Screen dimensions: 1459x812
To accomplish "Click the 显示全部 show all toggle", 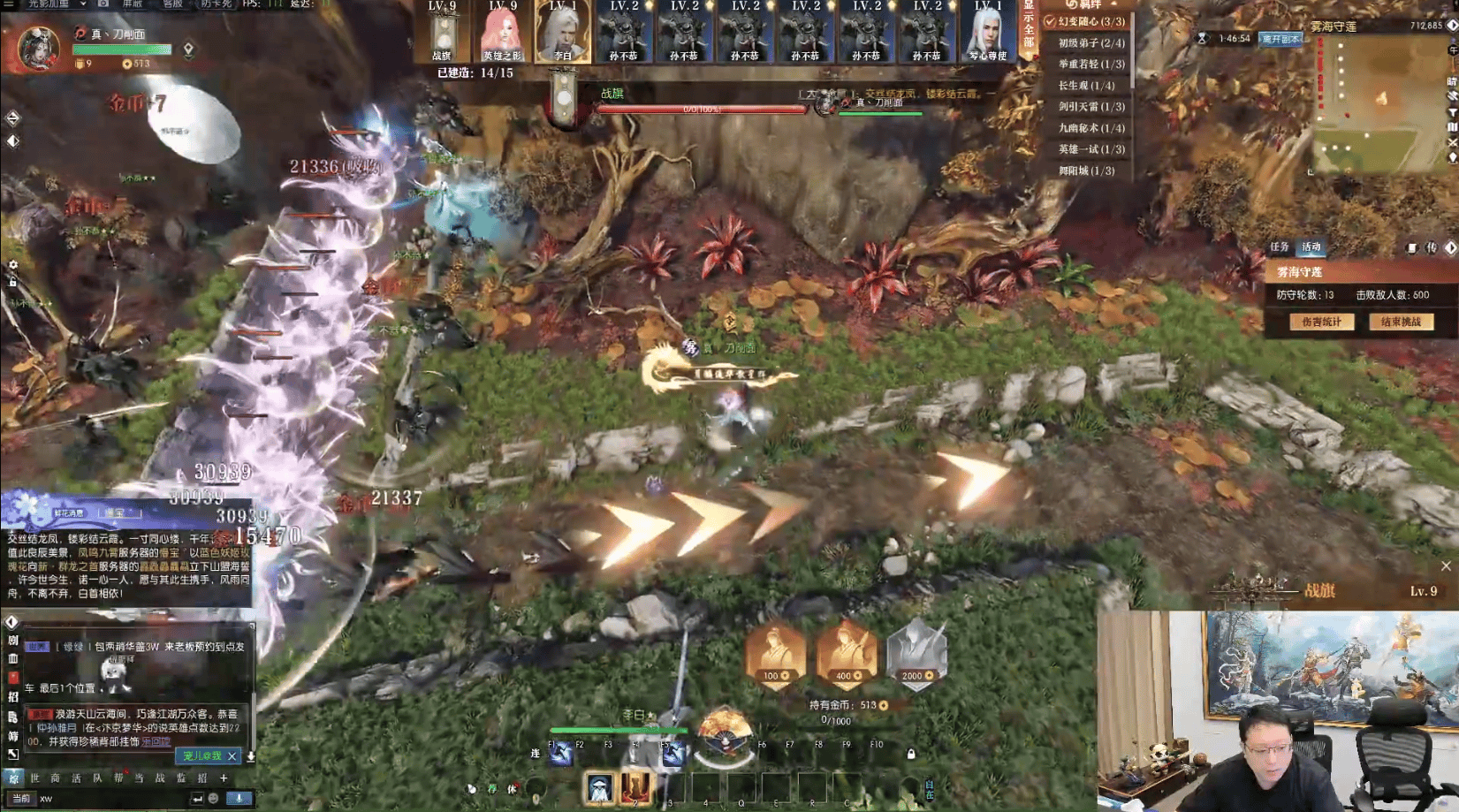I will point(1028,28).
